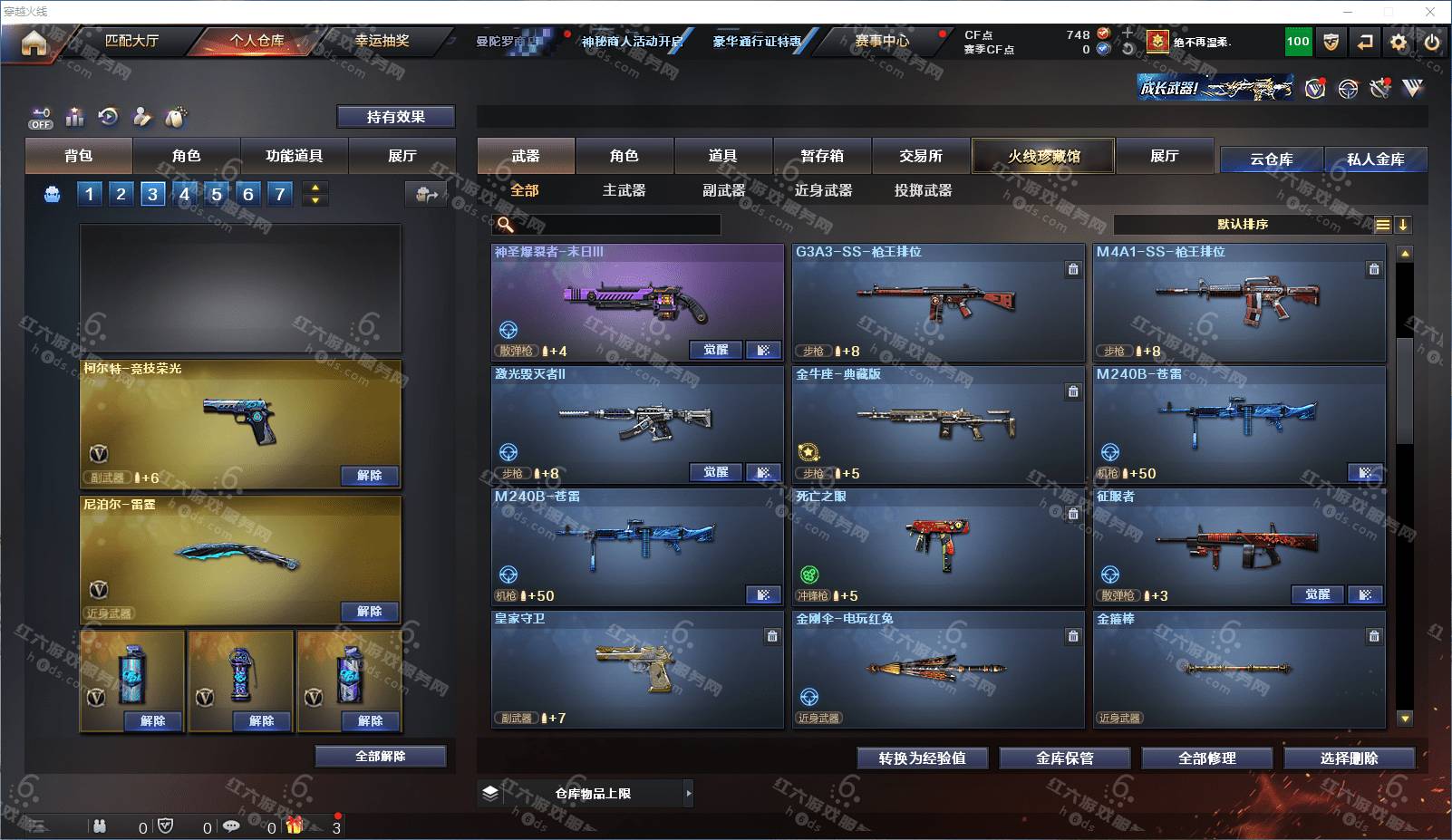Viewport: 1452px width, 840px height.
Task: Click the home icon
Action: (x=34, y=43)
